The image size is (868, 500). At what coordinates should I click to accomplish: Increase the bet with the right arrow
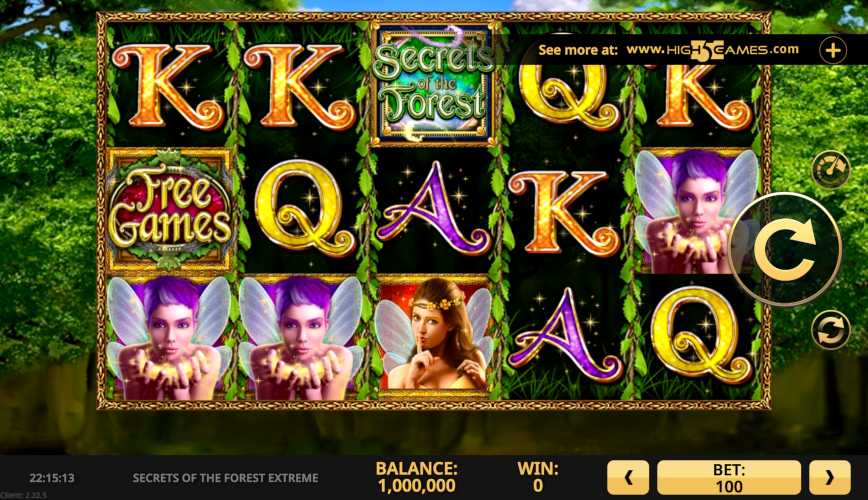[x=829, y=478]
